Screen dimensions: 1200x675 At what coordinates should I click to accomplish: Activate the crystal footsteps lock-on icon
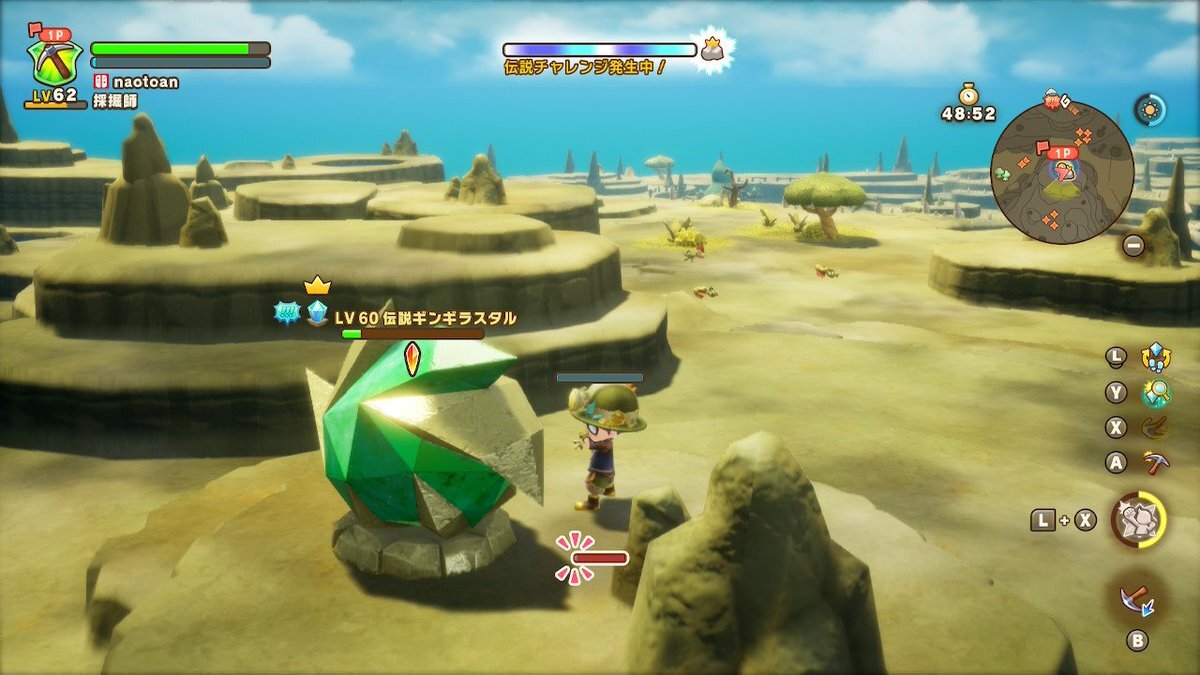pos(1157,357)
